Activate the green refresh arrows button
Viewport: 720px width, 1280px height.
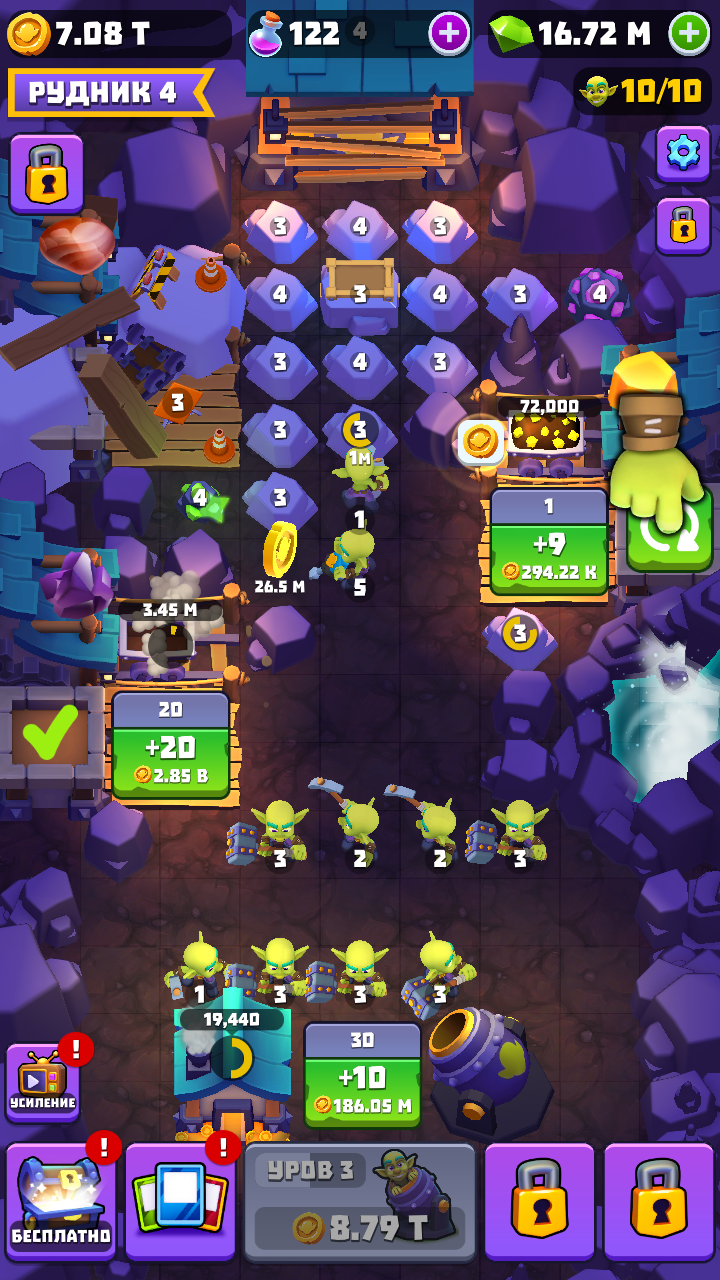pos(669,532)
